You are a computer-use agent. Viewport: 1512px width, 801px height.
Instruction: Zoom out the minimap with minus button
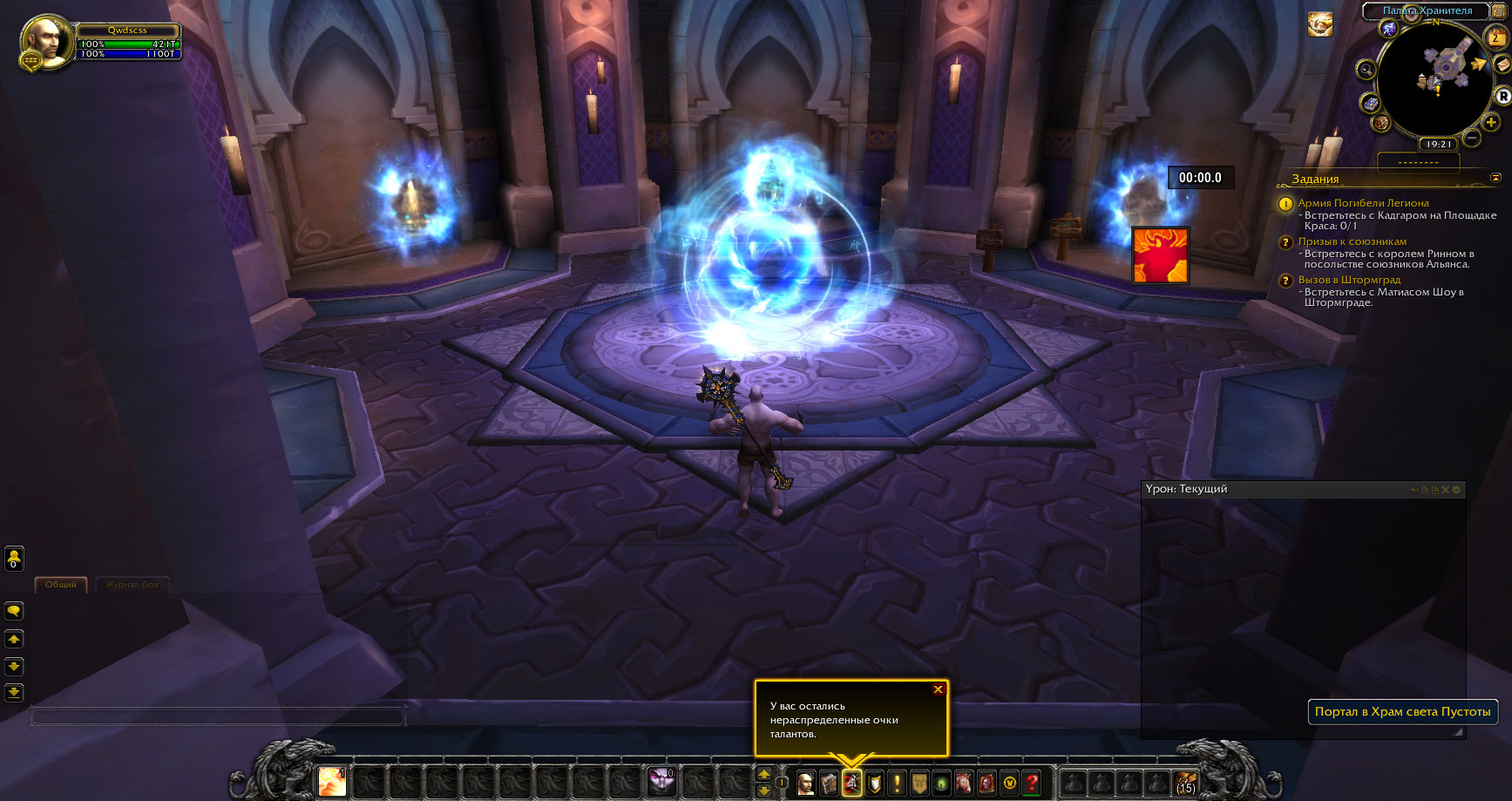coord(1472,138)
